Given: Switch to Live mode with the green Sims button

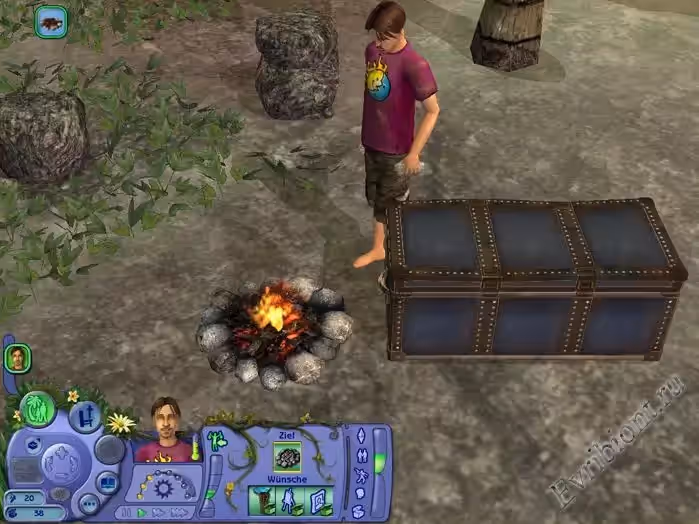Looking at the screenshot, I should (38, 408).
